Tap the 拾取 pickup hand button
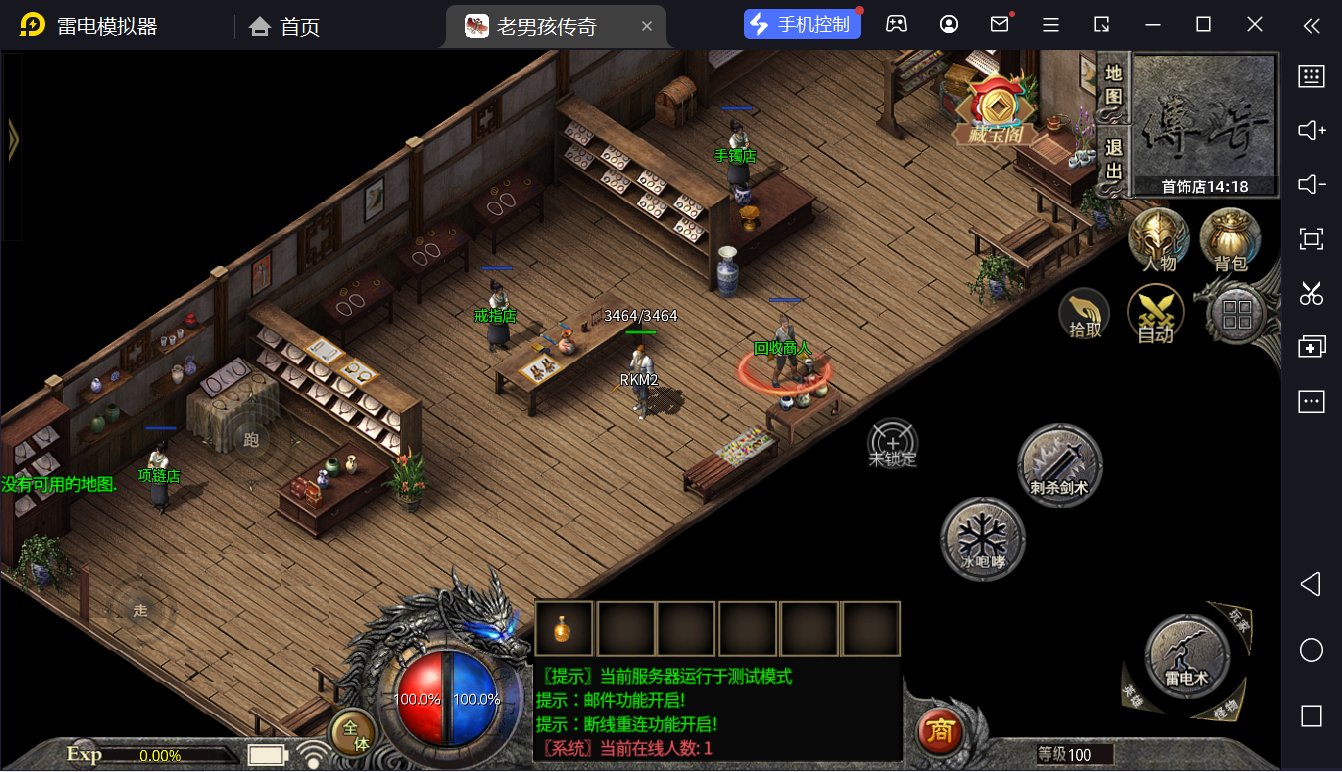Viewport: 1342px width, 772px height. 1085,314
